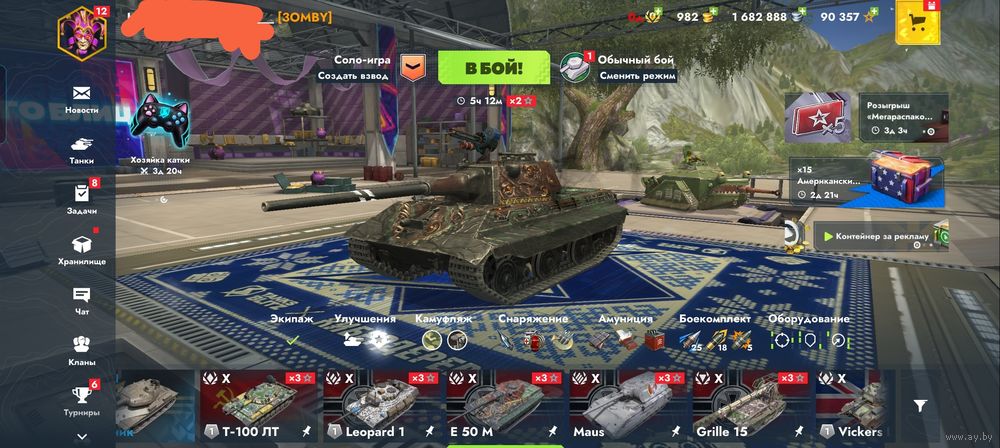Open the yellow shop cart button

[917, 23]
